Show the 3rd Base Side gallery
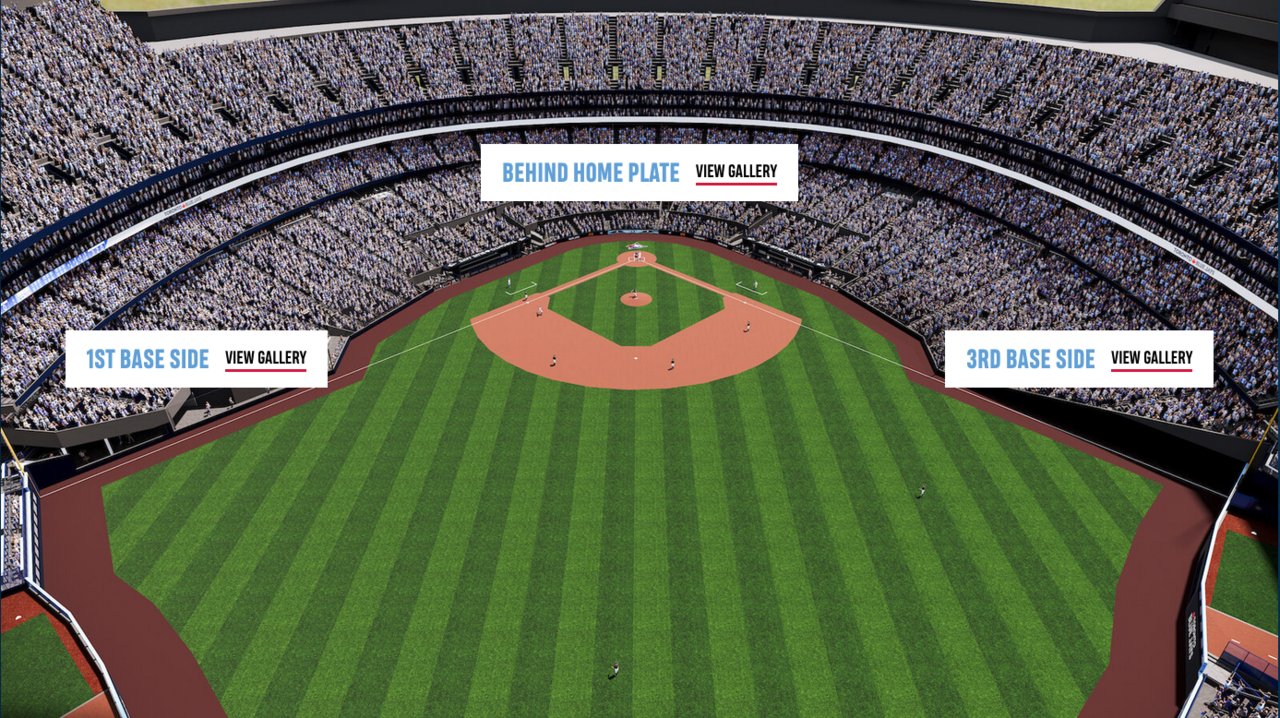The image size is (1280, 718). tap(1151, 358)
